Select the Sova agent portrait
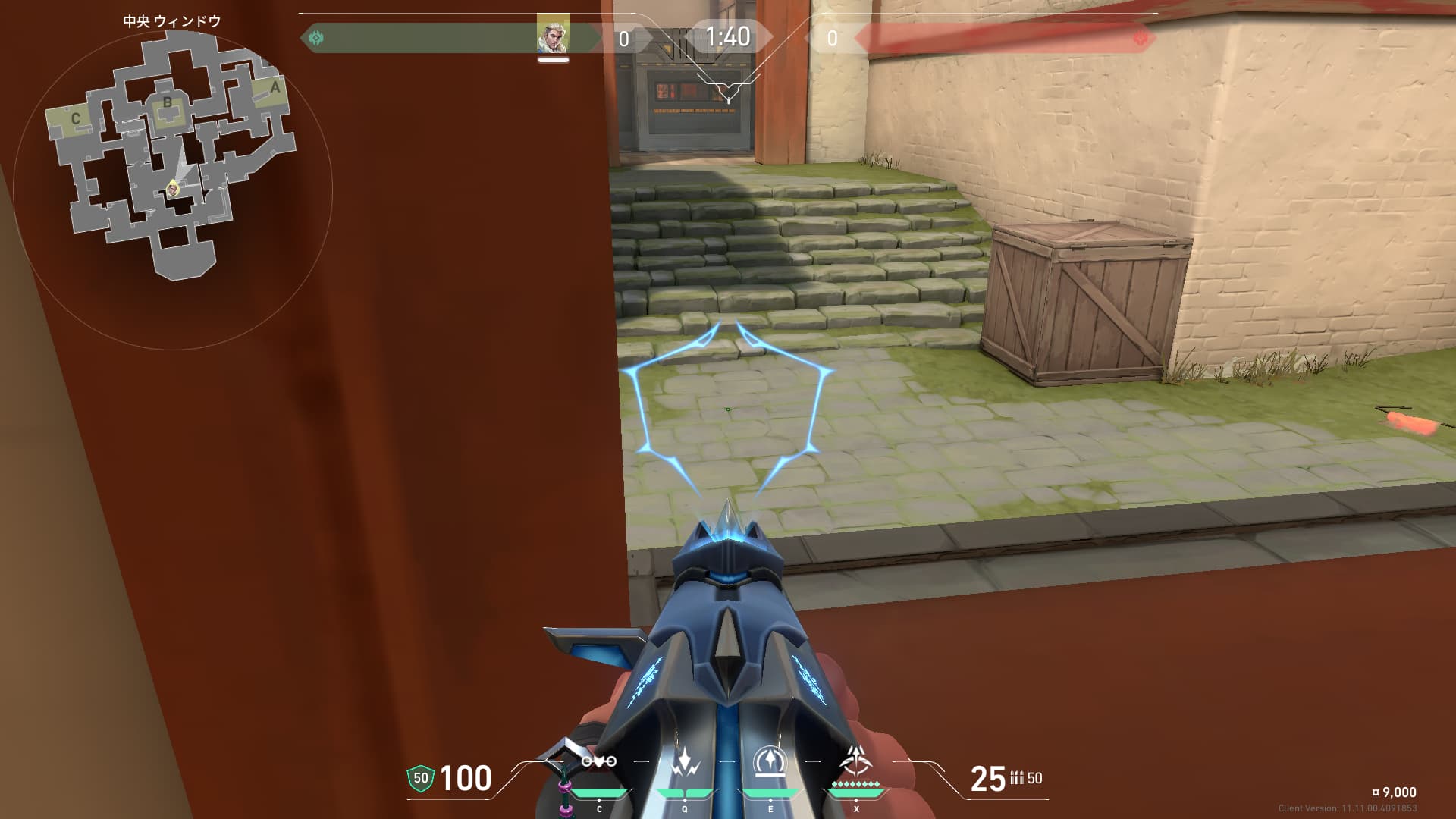The width and height of the screenshot is (1456, 819). point(553,35)
